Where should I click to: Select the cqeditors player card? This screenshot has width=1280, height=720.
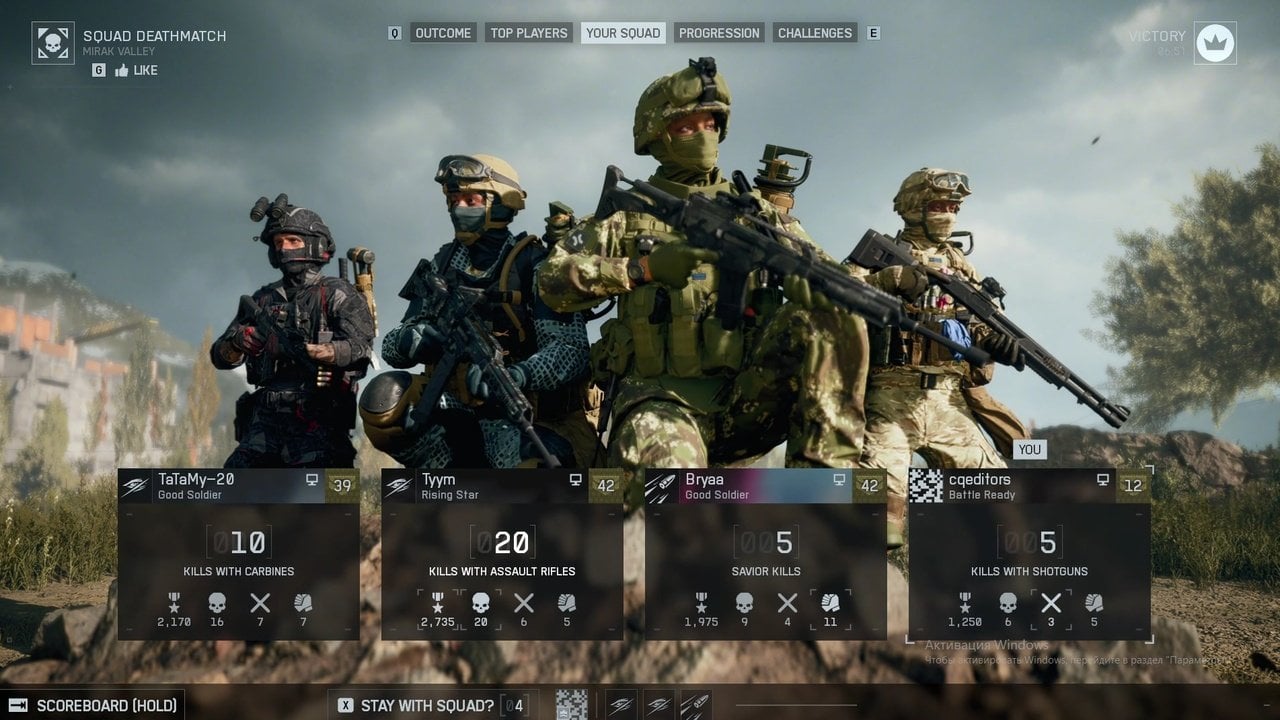(1029, 553)
